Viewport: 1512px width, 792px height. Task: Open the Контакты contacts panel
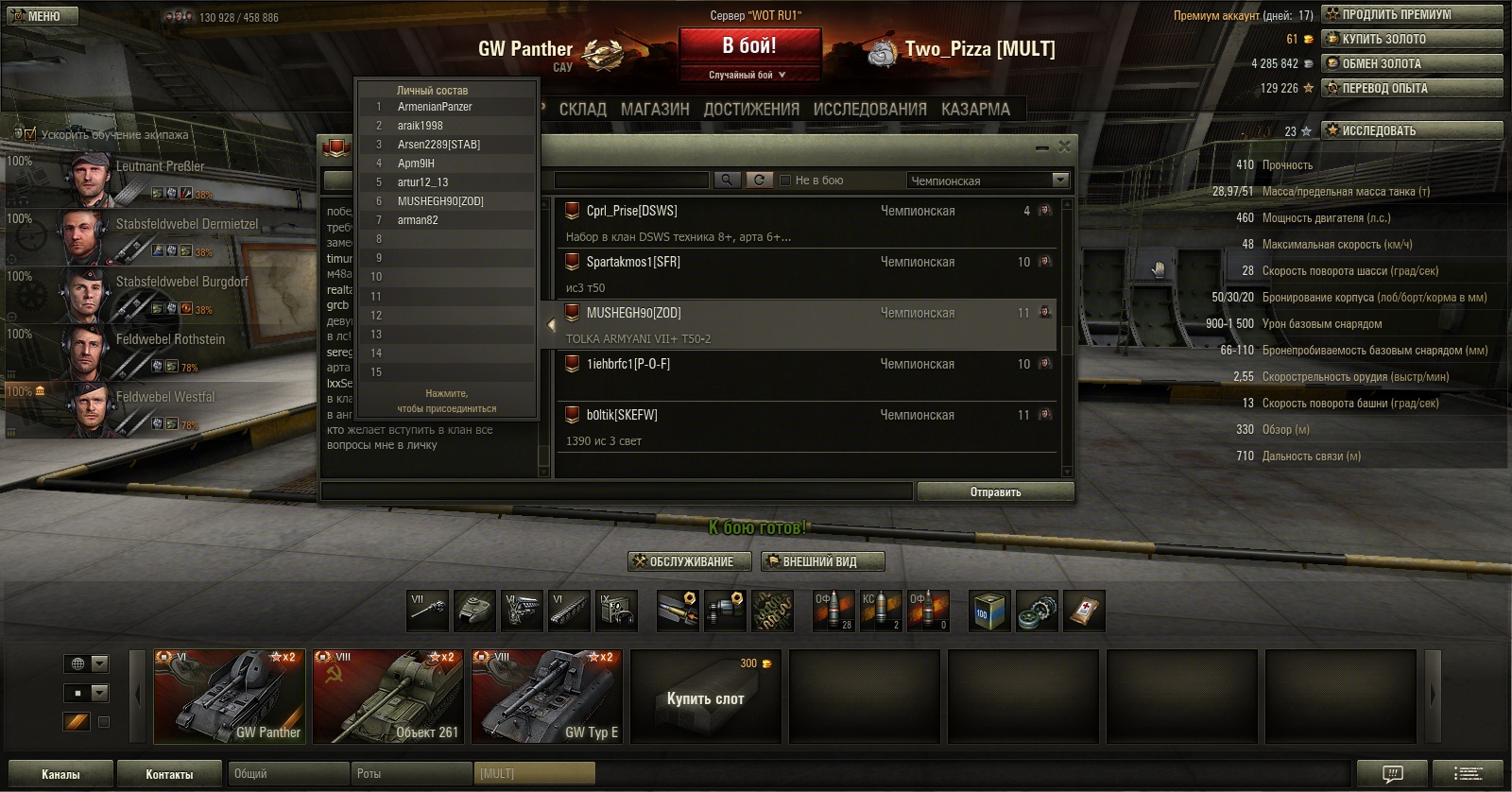pyautogui.click(x=169, y=774)
